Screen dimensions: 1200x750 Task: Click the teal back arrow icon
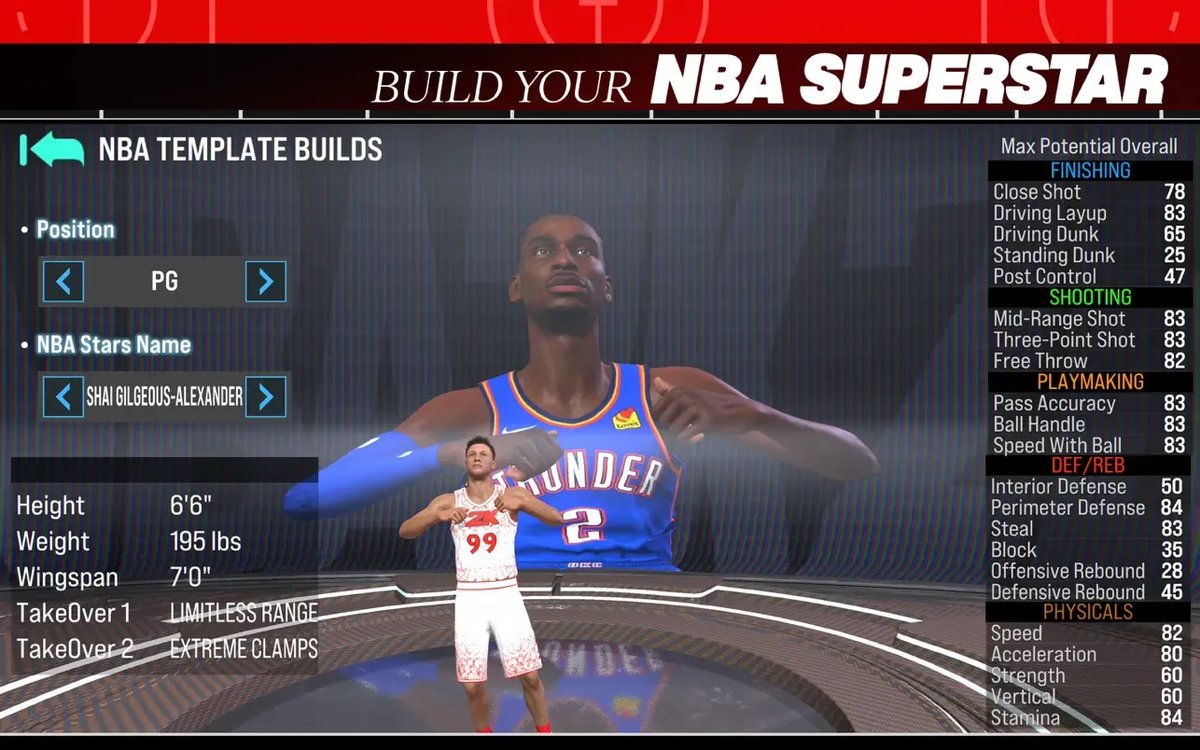[52, 150]
